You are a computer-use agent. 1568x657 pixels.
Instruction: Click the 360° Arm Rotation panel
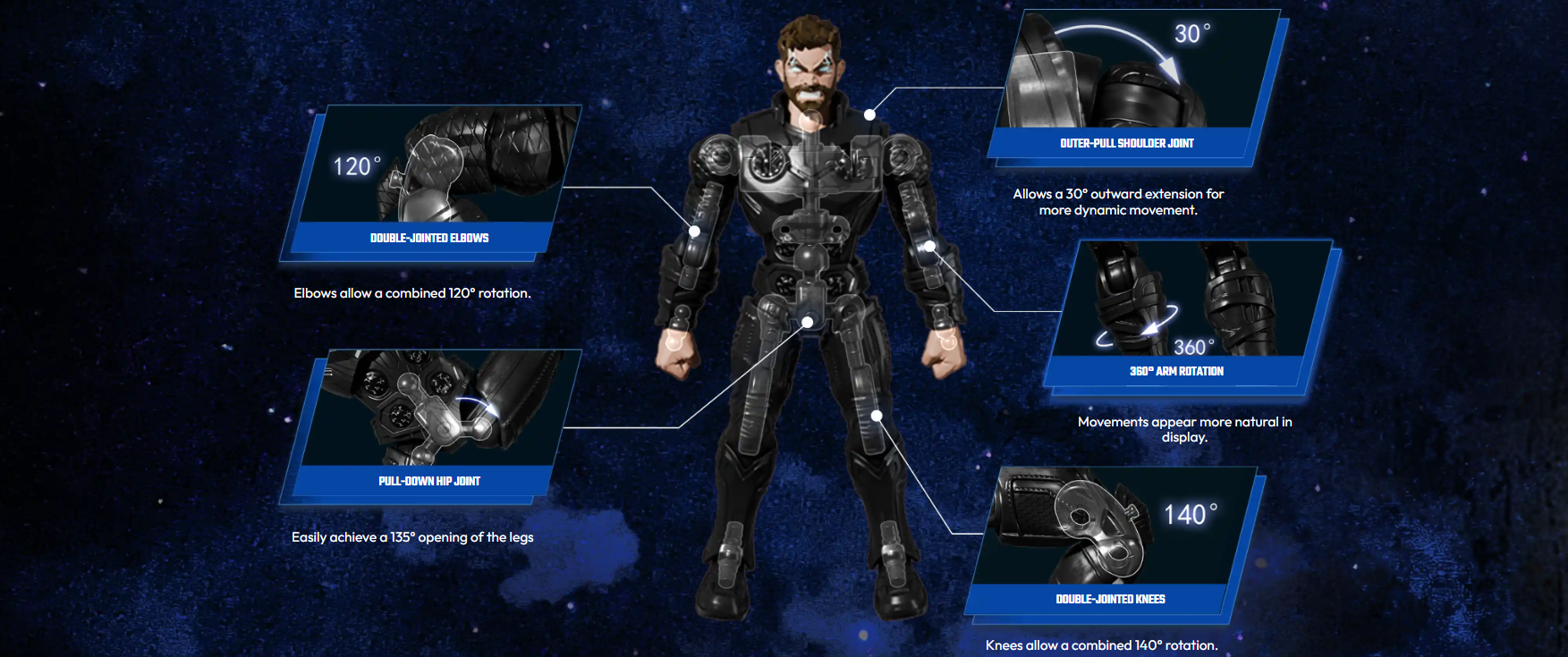click(1182, 315)
